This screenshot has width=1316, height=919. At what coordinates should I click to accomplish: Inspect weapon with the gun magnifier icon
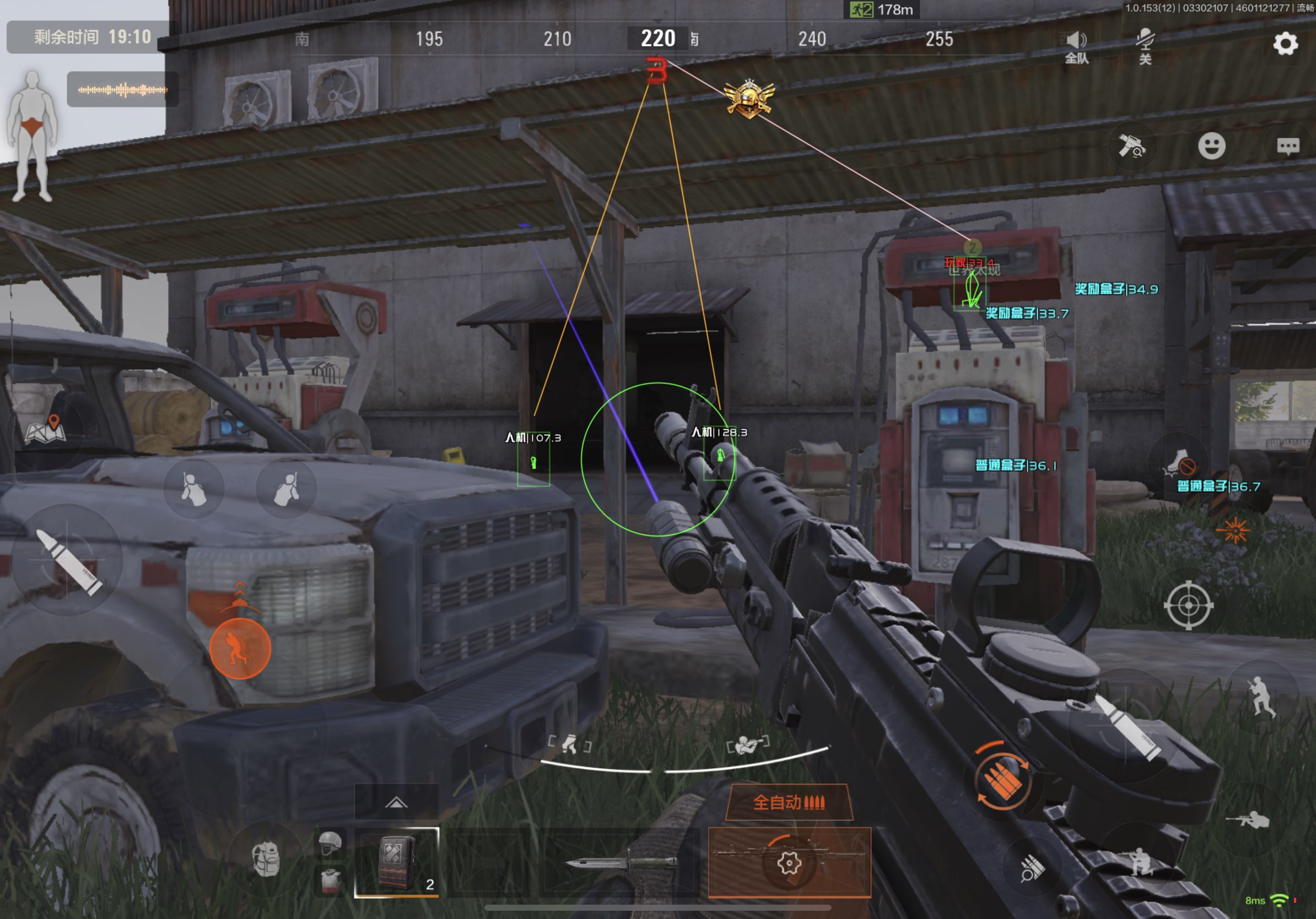click(1131, 146)
